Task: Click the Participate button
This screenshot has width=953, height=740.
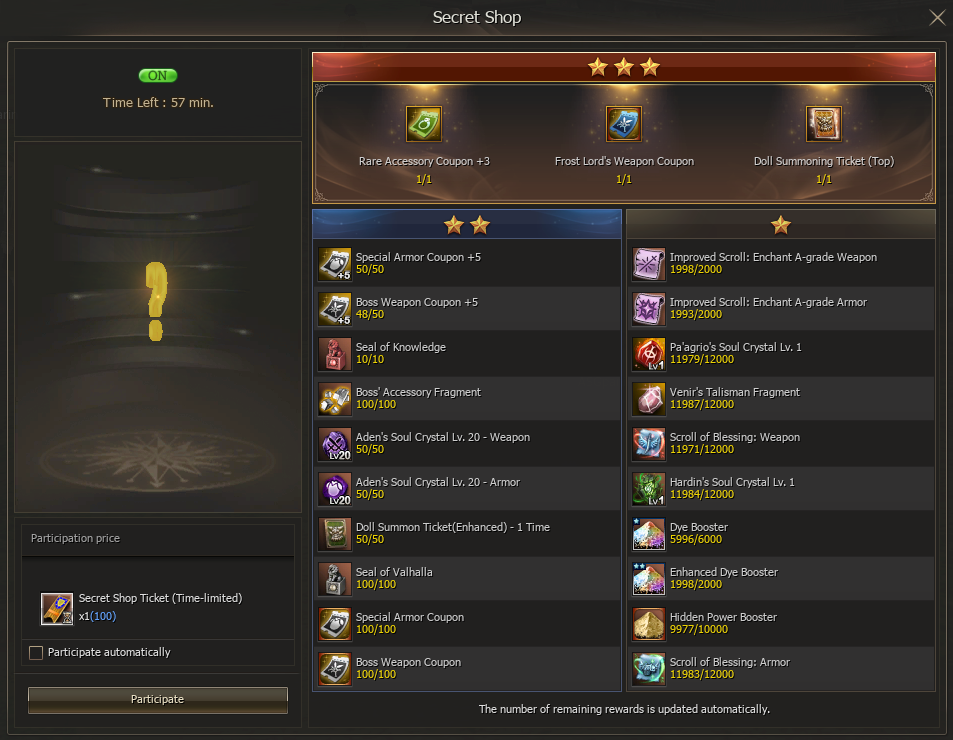Action: 158,699
